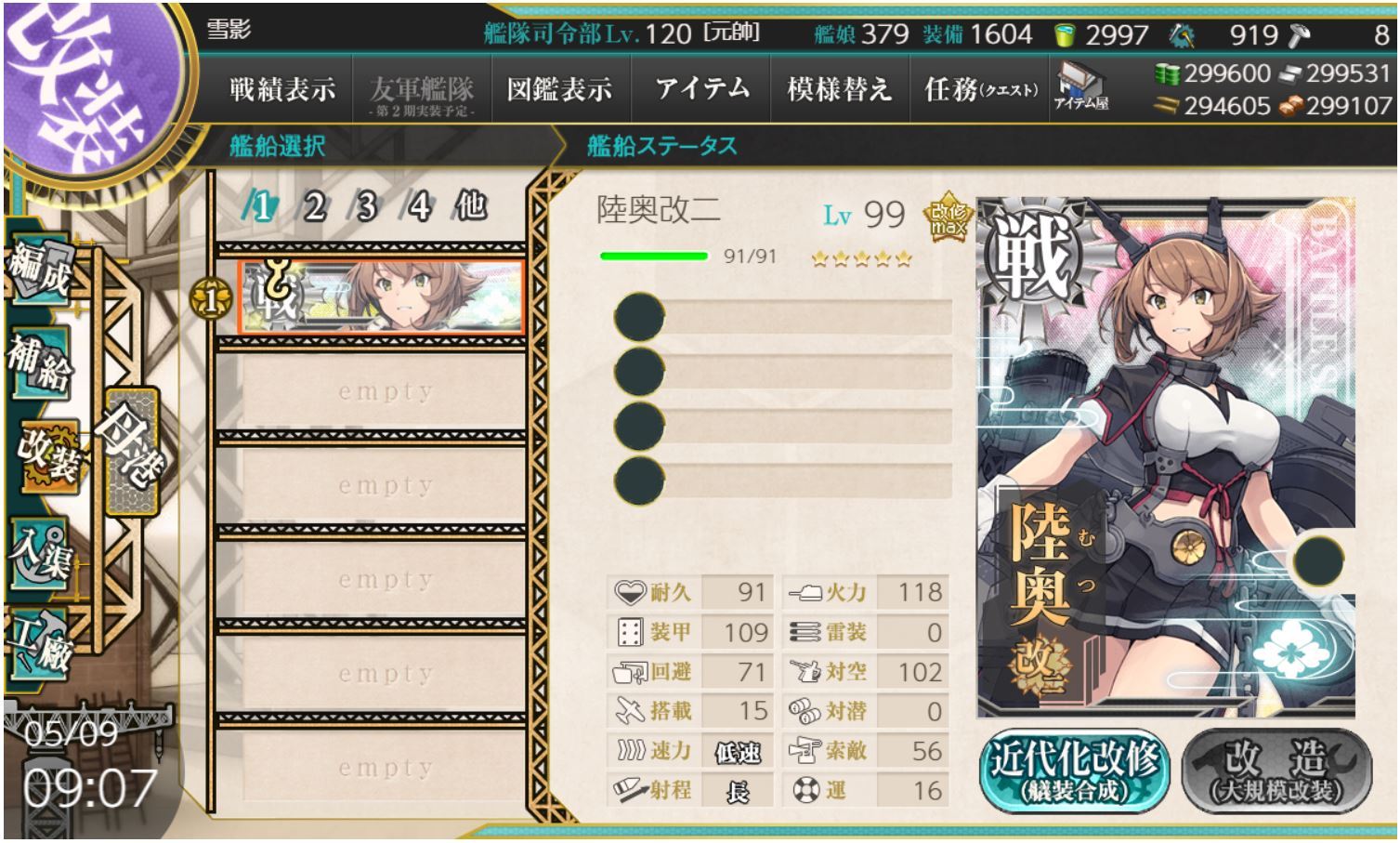Go to 補給 resupply screen
The width and height of the screenshot is (1400, 843).
click(41, 362)
